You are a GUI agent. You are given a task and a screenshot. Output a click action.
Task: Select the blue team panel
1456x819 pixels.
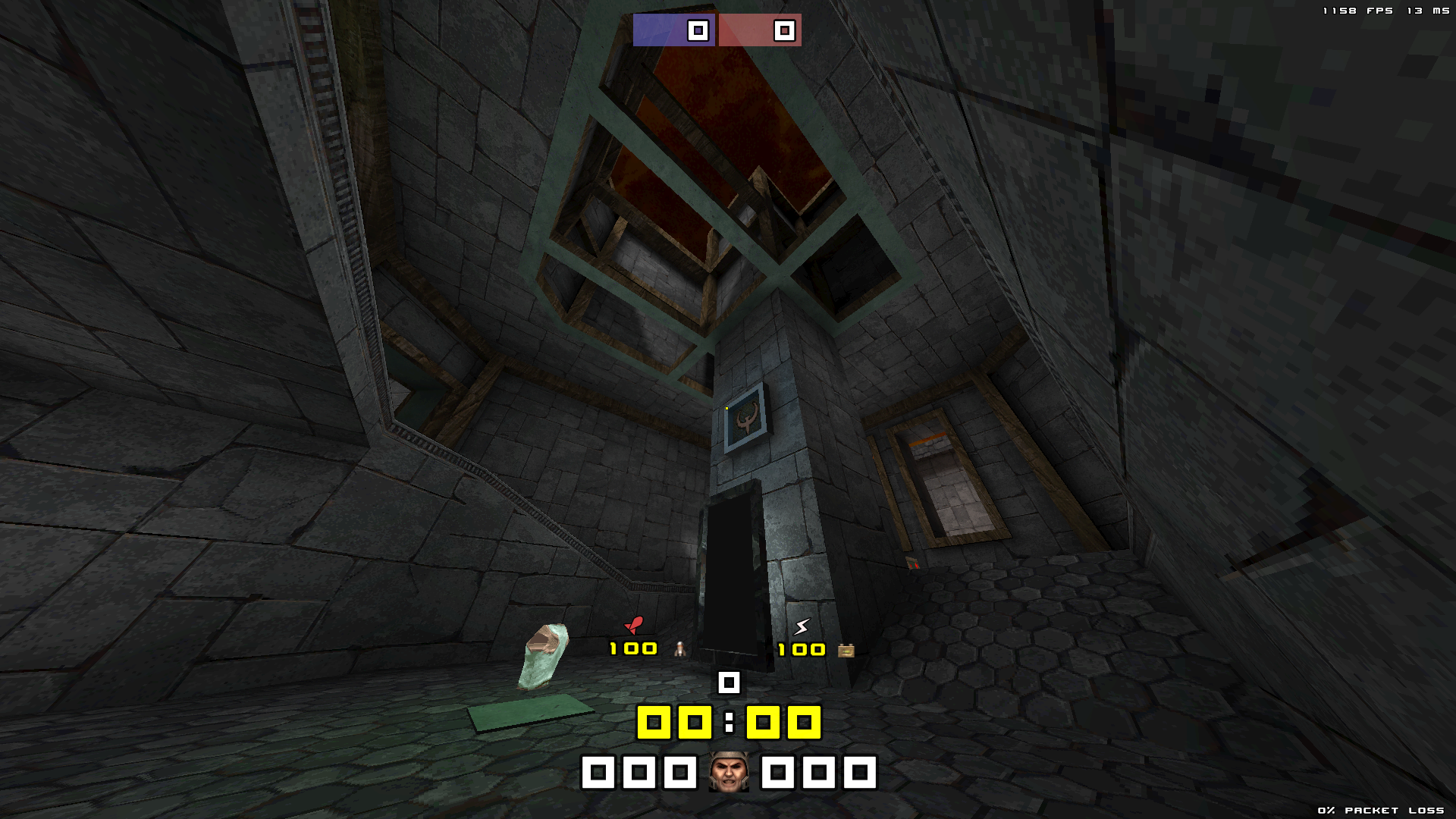tap(673, 30)
